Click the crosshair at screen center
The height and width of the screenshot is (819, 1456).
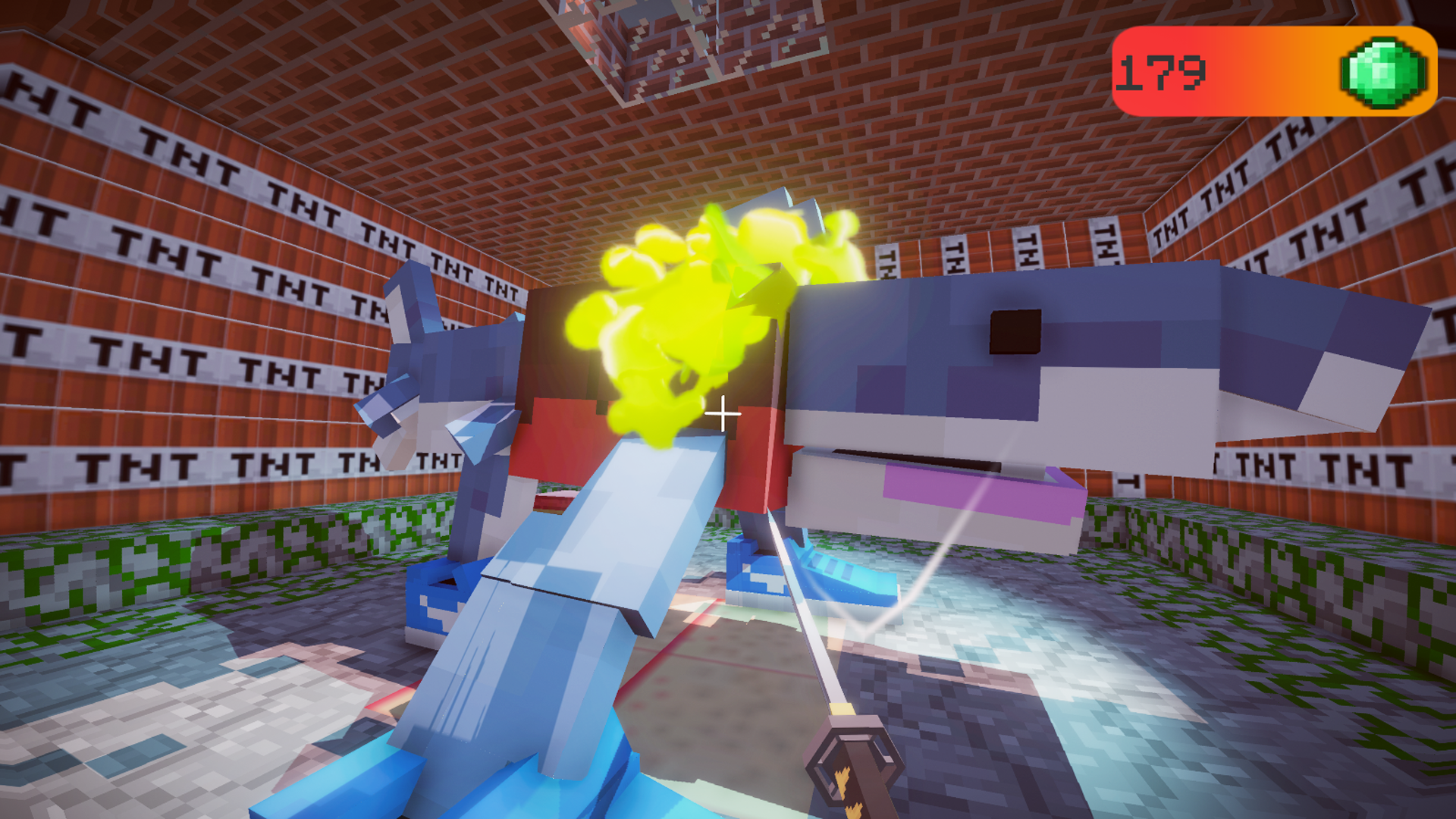721,413
